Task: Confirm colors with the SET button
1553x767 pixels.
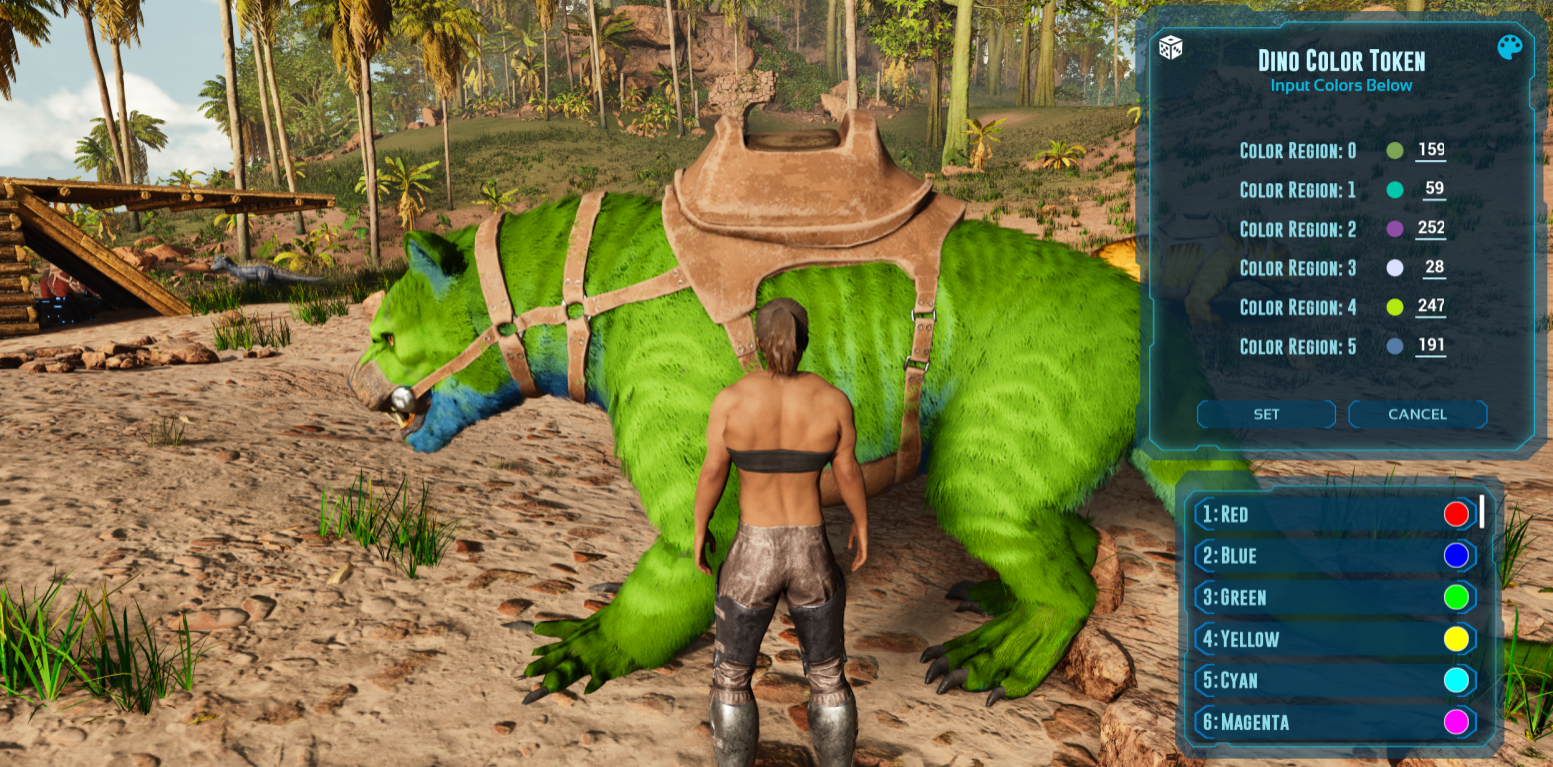Action: tap(1266, 414)
